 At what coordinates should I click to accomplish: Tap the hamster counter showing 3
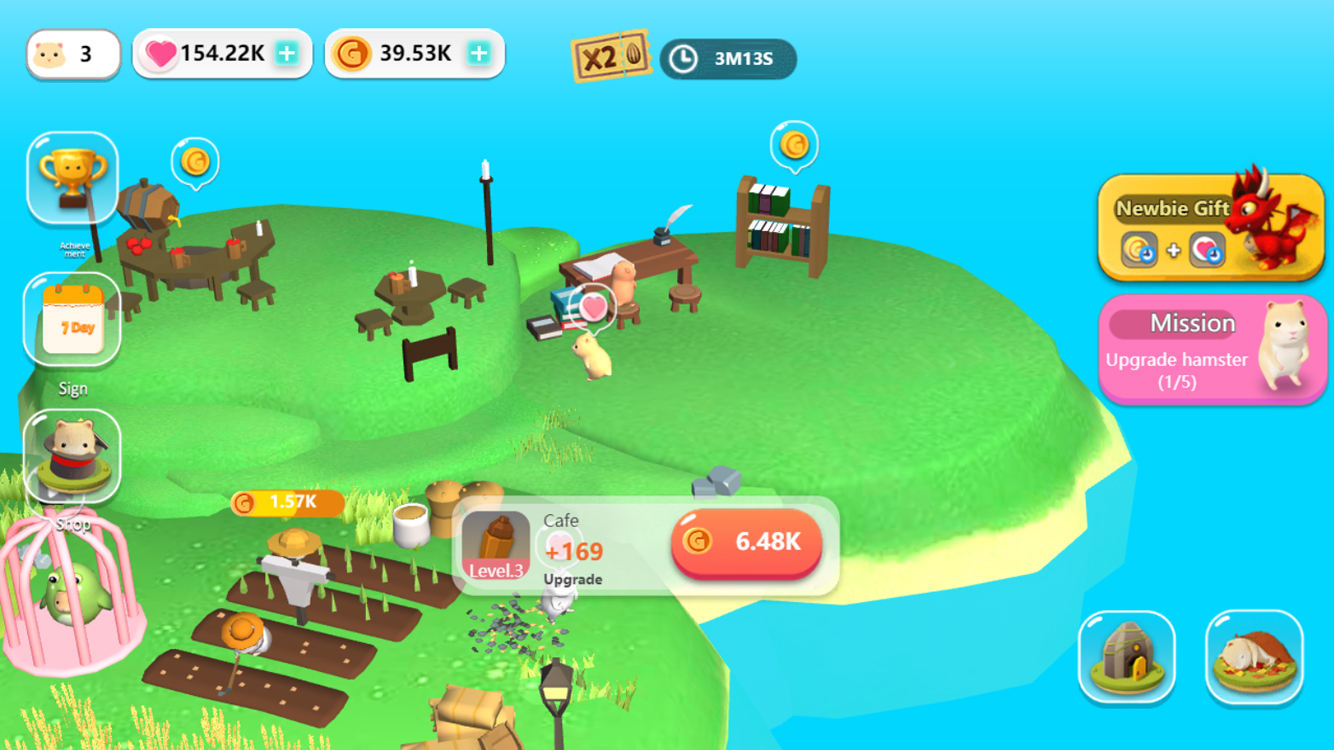[72, 53]
